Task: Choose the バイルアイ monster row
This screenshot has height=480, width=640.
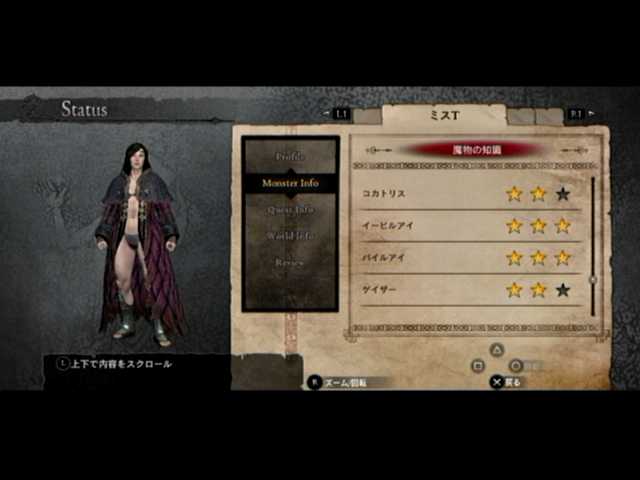Action: [470, 257]
